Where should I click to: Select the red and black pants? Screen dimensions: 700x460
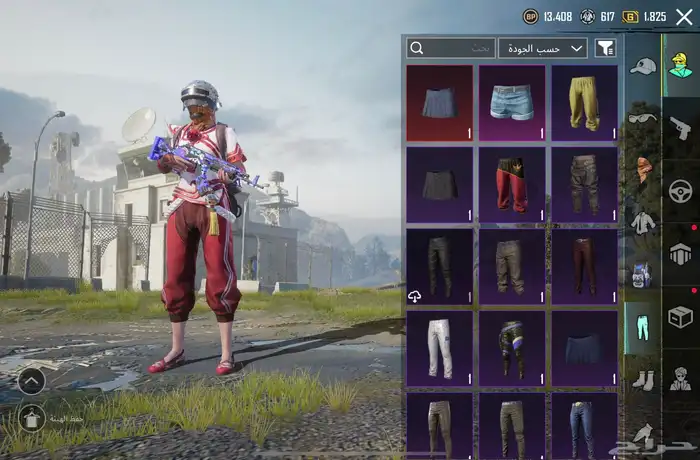(x=512, y=185)
